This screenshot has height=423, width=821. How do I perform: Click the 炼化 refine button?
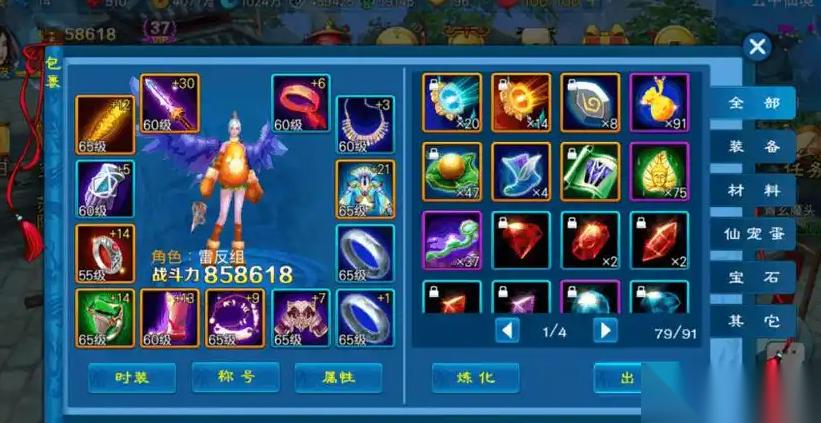475,377
